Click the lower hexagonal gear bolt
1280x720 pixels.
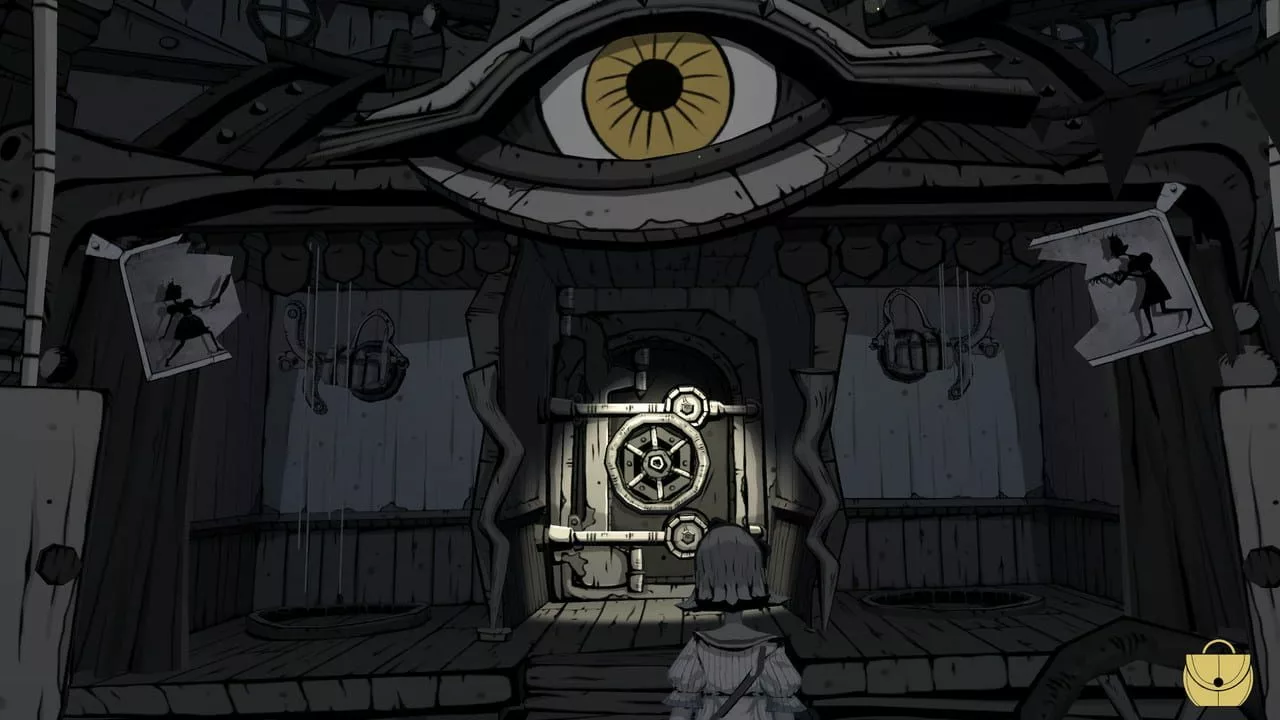pos(688,537)
